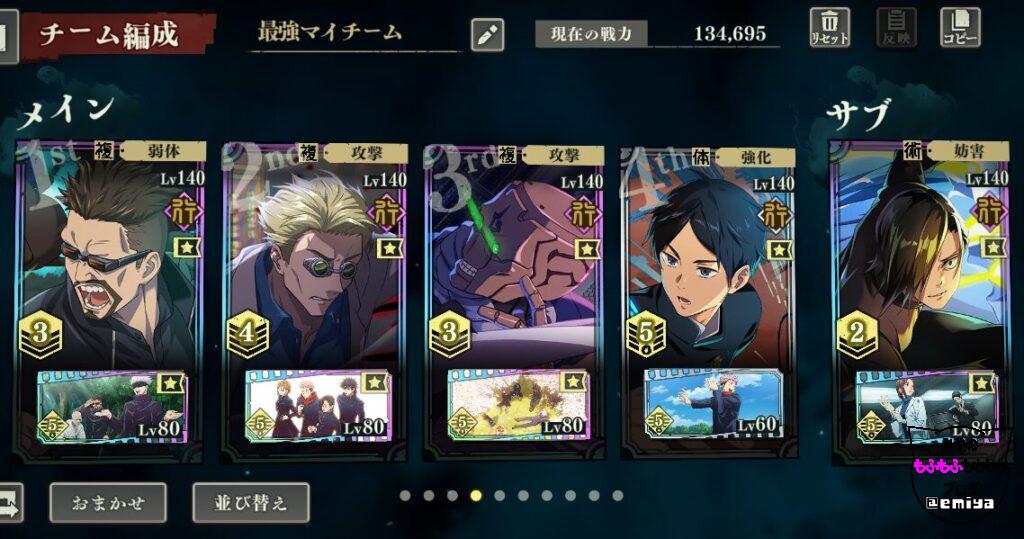Click the おまかせ auto-fill button

click(110, 502)
